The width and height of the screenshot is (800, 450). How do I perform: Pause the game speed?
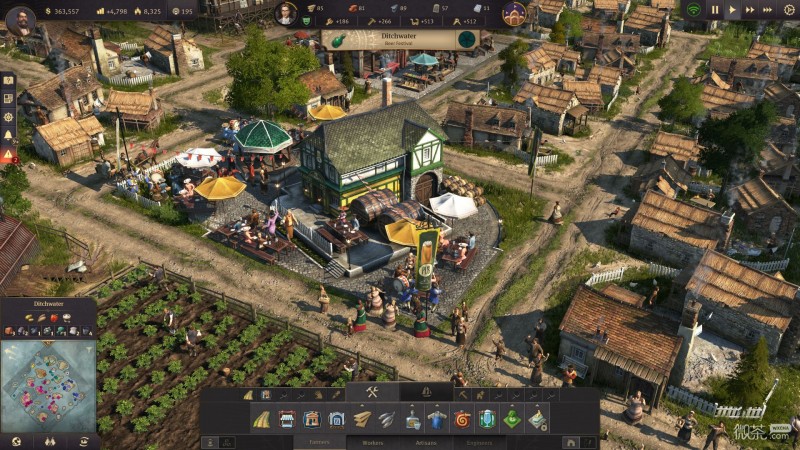[x=714, y=10]
